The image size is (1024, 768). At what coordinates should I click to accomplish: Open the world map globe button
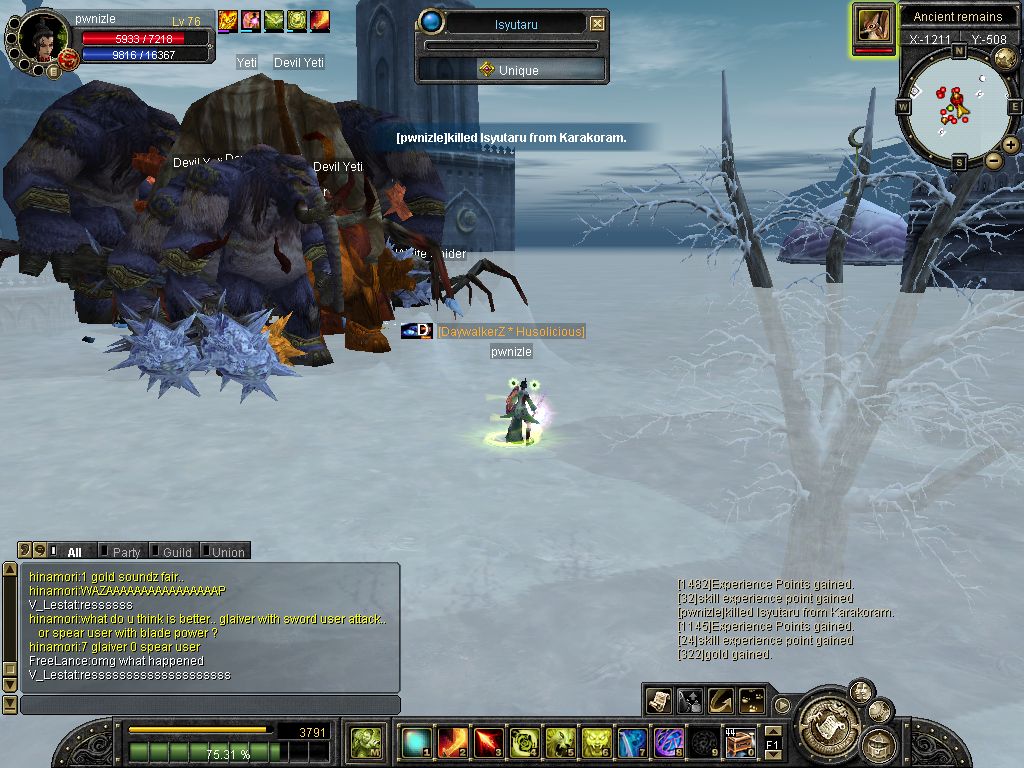(1004, 59)
